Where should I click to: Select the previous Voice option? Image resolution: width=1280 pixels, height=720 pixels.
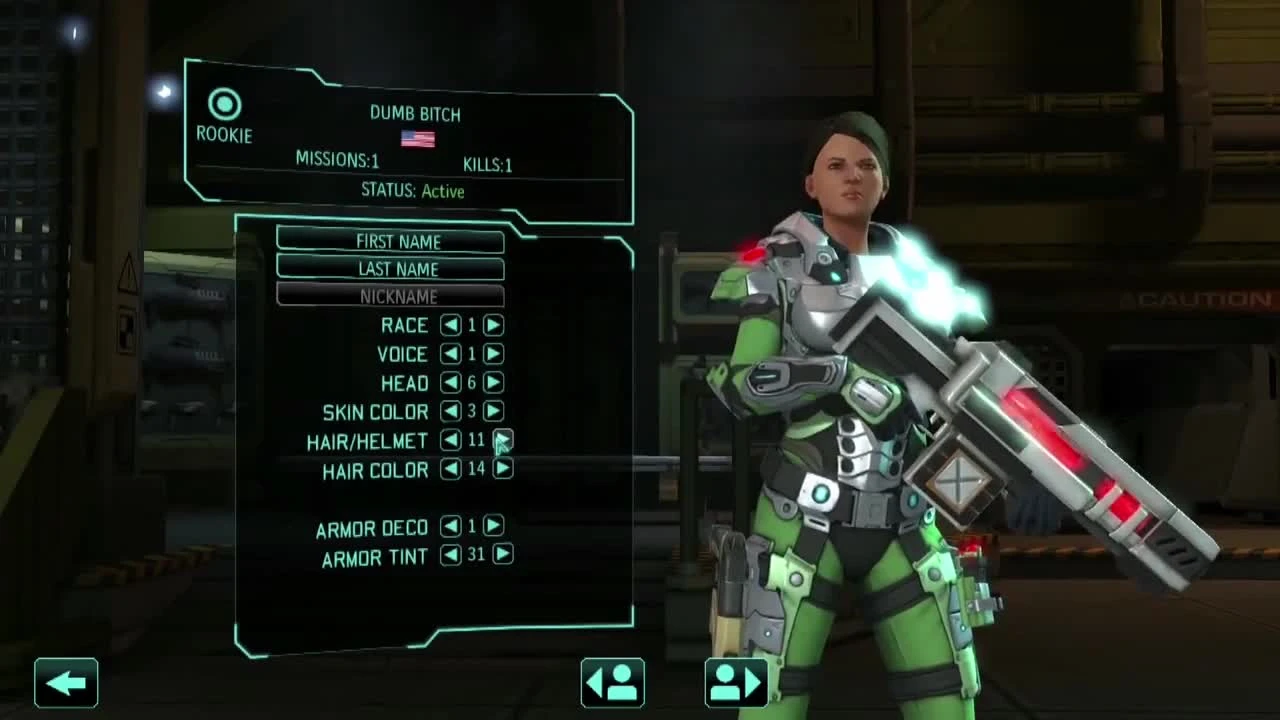click(x=450, y=354)
